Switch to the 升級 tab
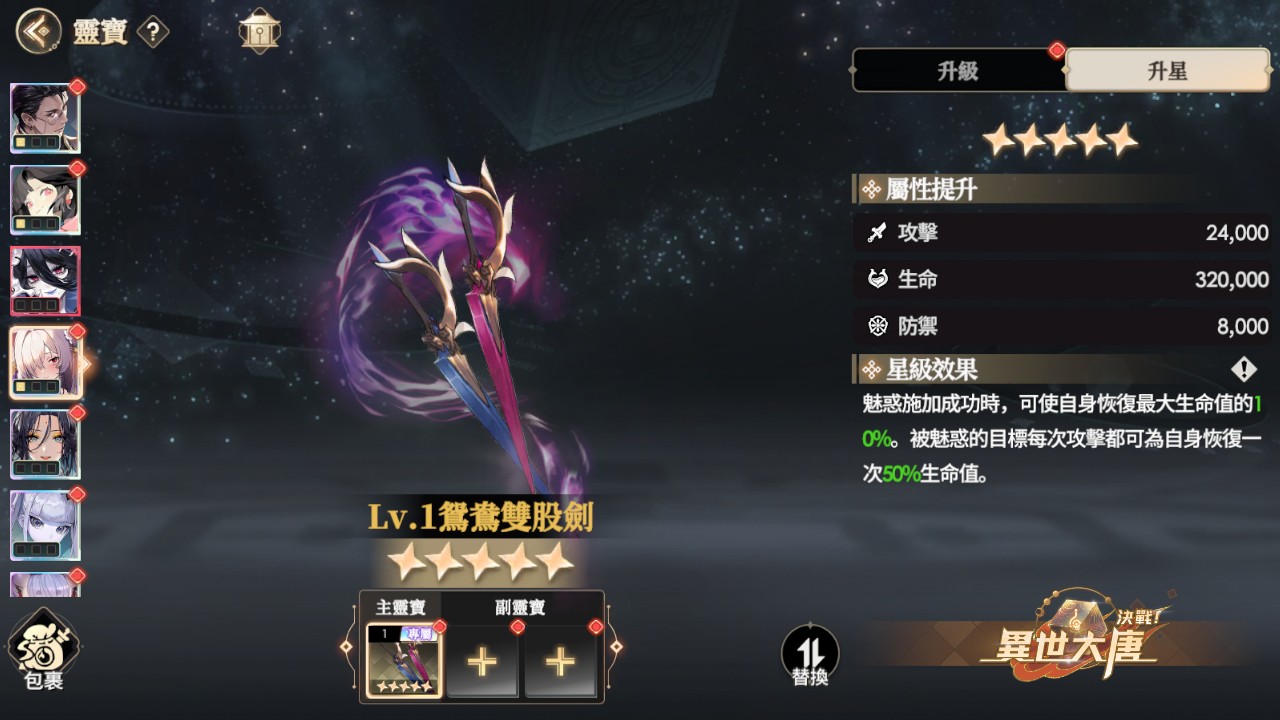1280x720 pixels. pos(957,70)
